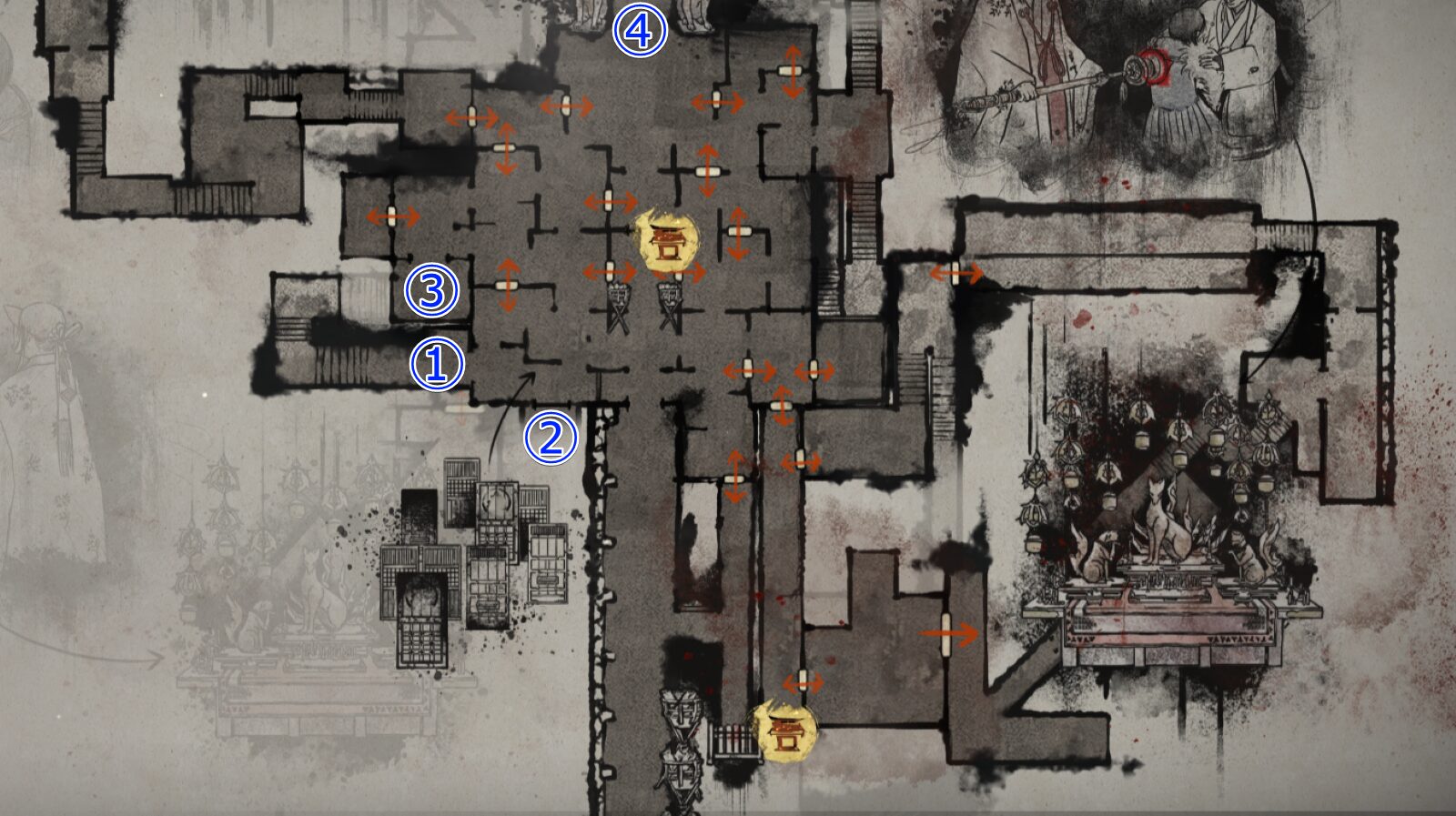Select blue marker ④ at the top
Screen dimensions: 1456x816
click(640, 29)
